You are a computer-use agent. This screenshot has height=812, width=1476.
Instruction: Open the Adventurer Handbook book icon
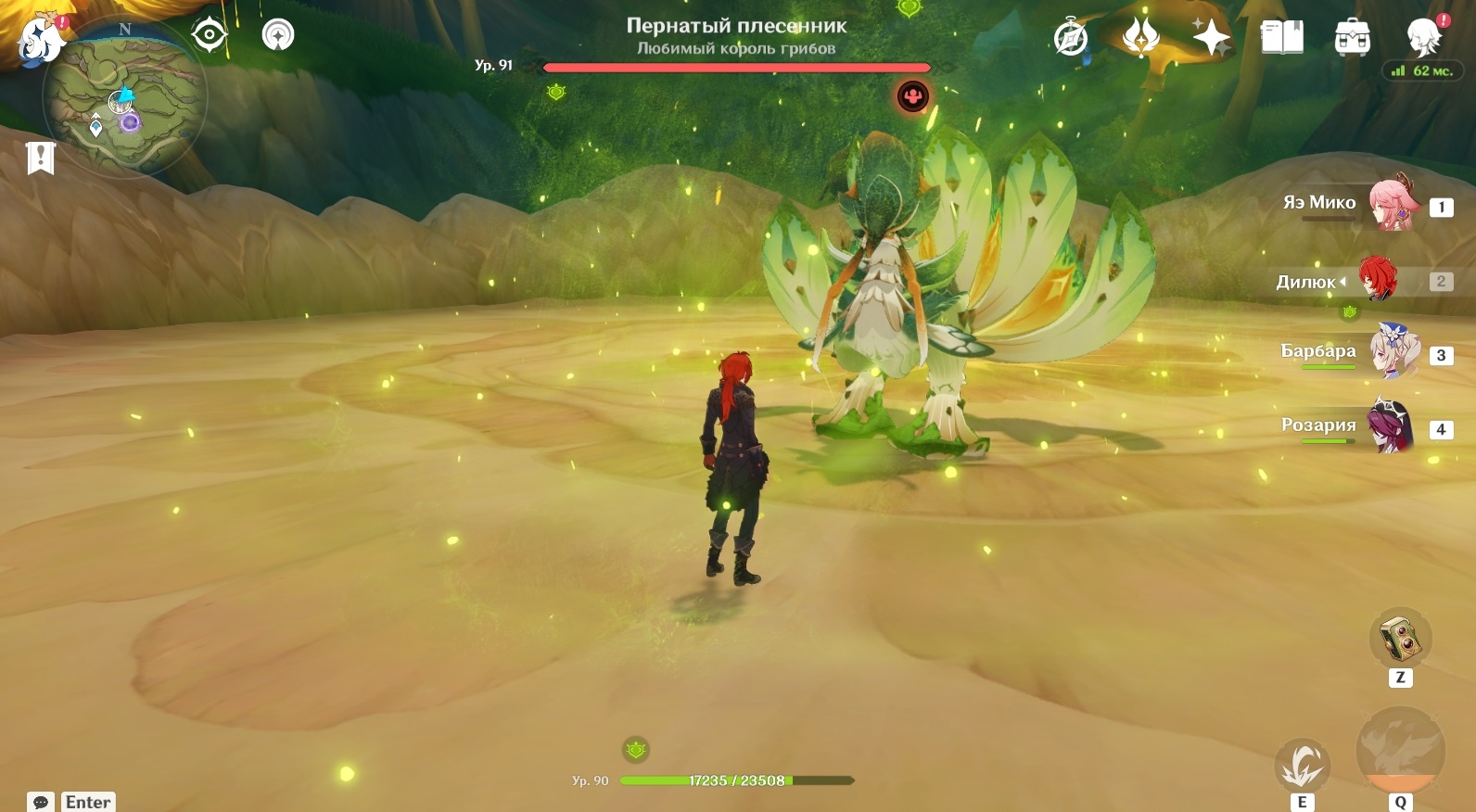click(x=1282, y=38)
